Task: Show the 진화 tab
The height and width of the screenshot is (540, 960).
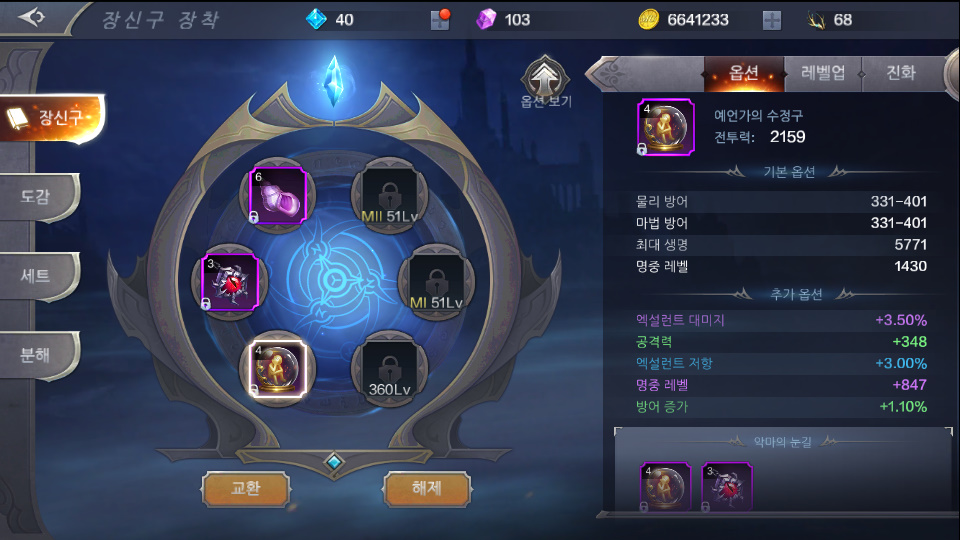Action: pos(900,73)
